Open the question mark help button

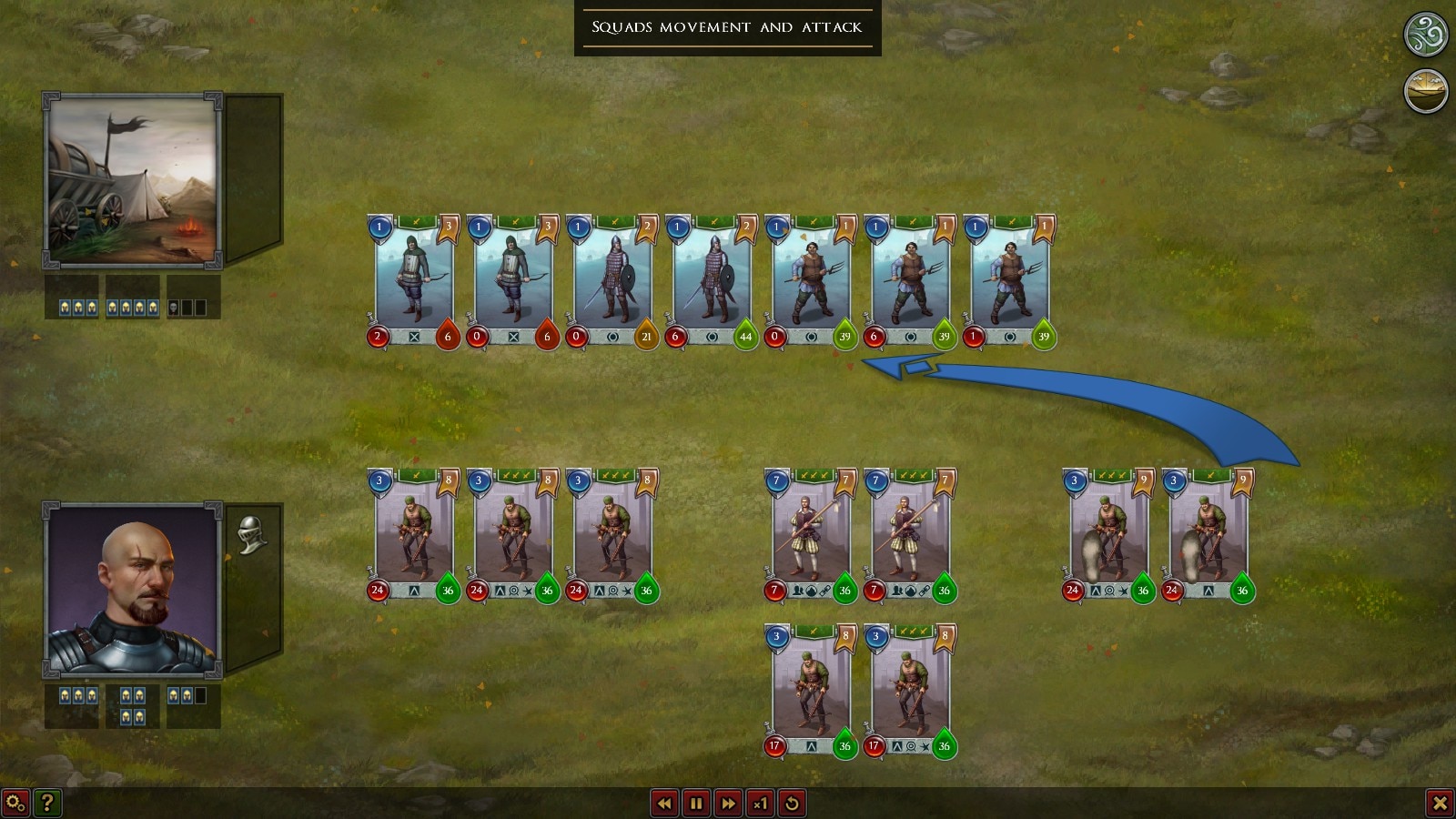click(47, 803)
